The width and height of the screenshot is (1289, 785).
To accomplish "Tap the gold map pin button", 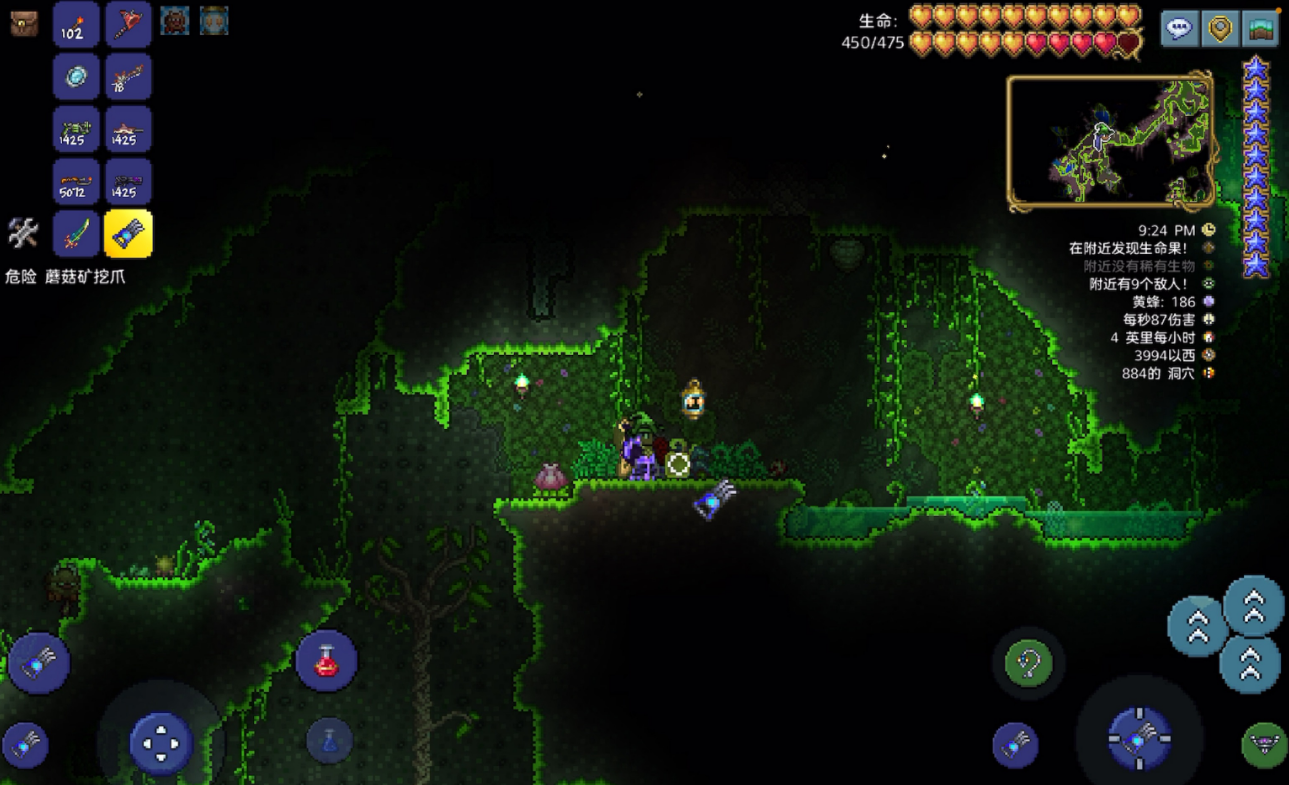I will tap(1220, 28).
